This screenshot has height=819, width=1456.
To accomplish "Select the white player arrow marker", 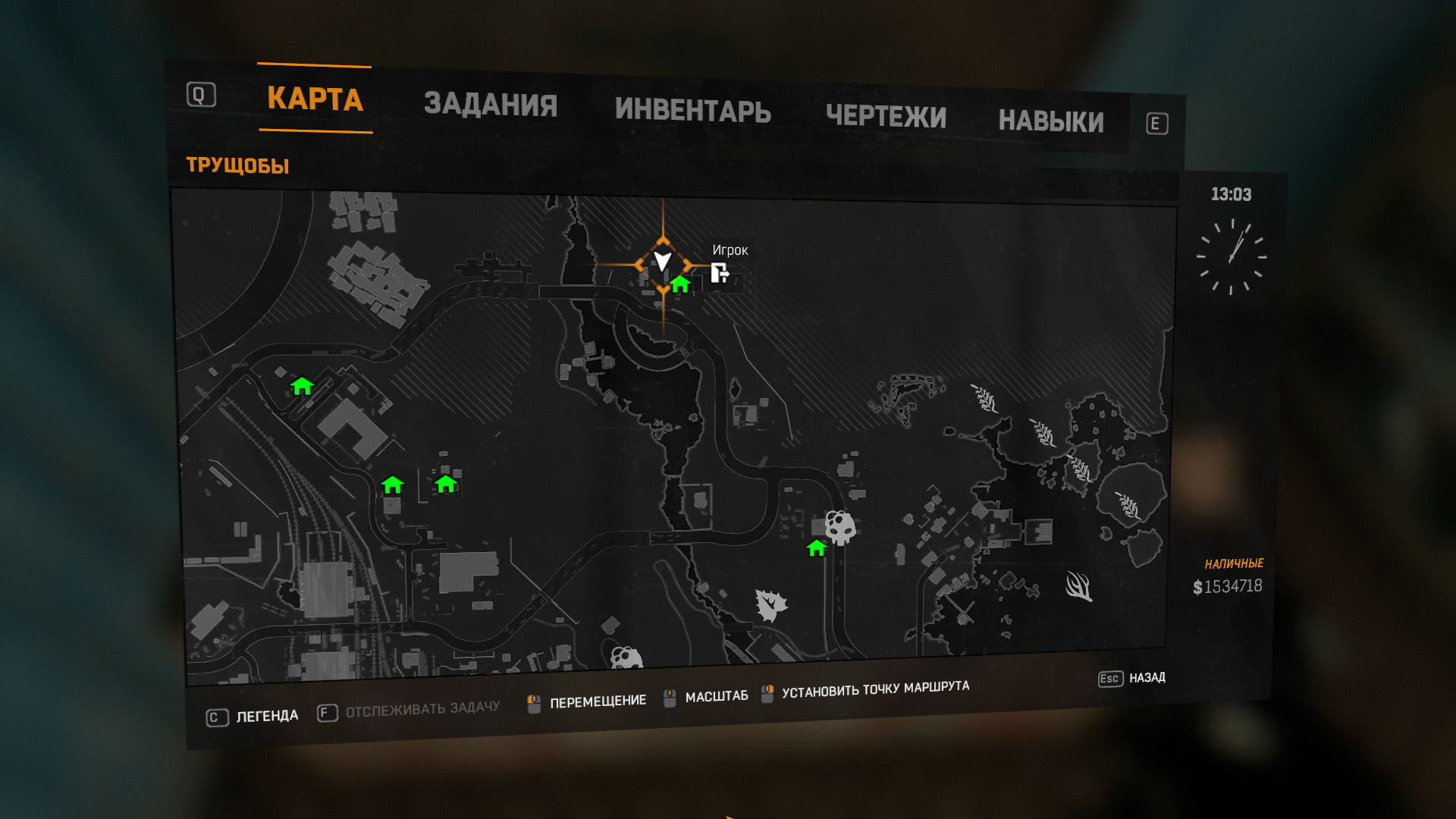I will [x=663, y=262].
